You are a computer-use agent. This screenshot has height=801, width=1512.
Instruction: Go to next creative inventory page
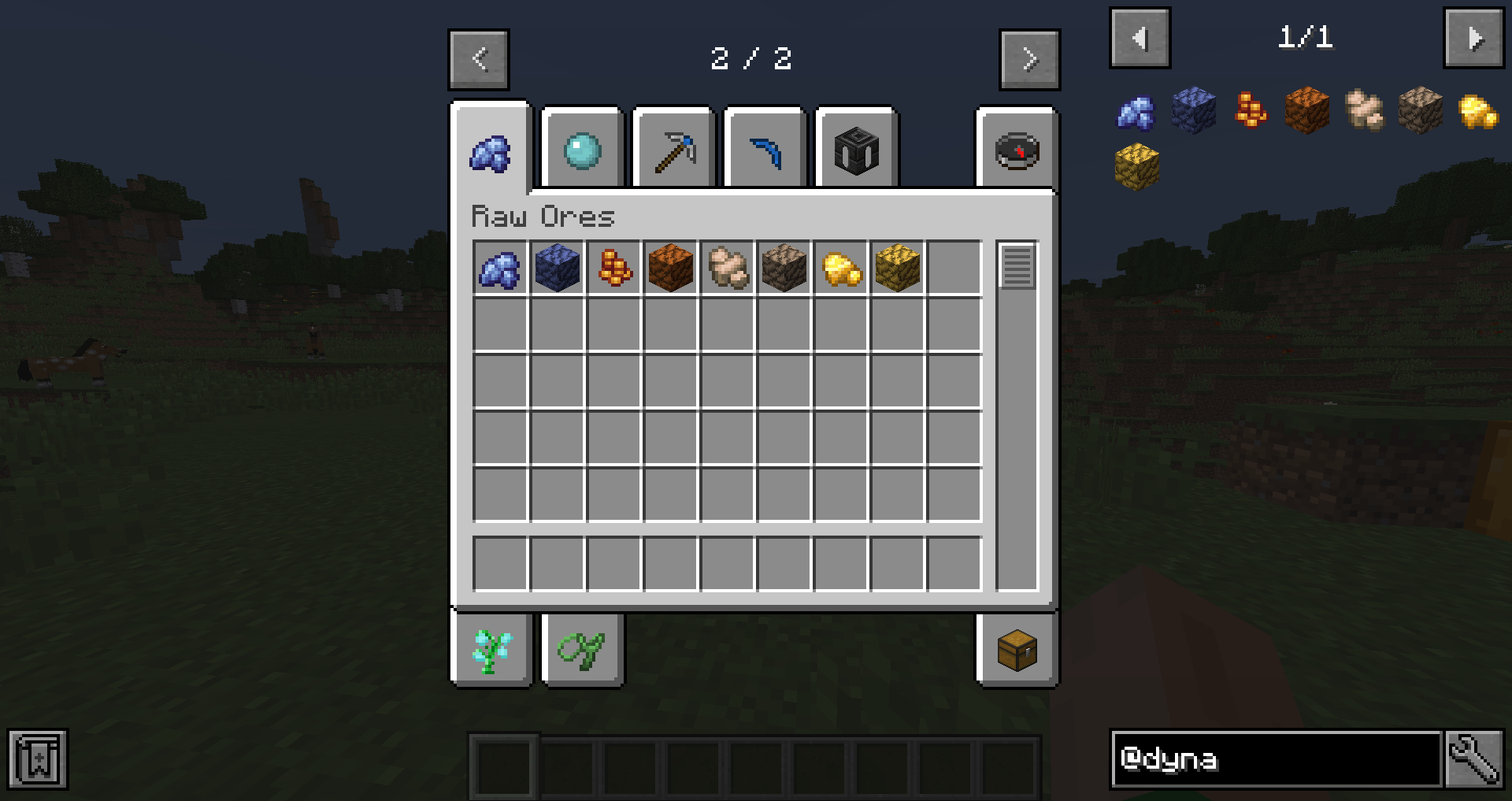(1029, 59)
